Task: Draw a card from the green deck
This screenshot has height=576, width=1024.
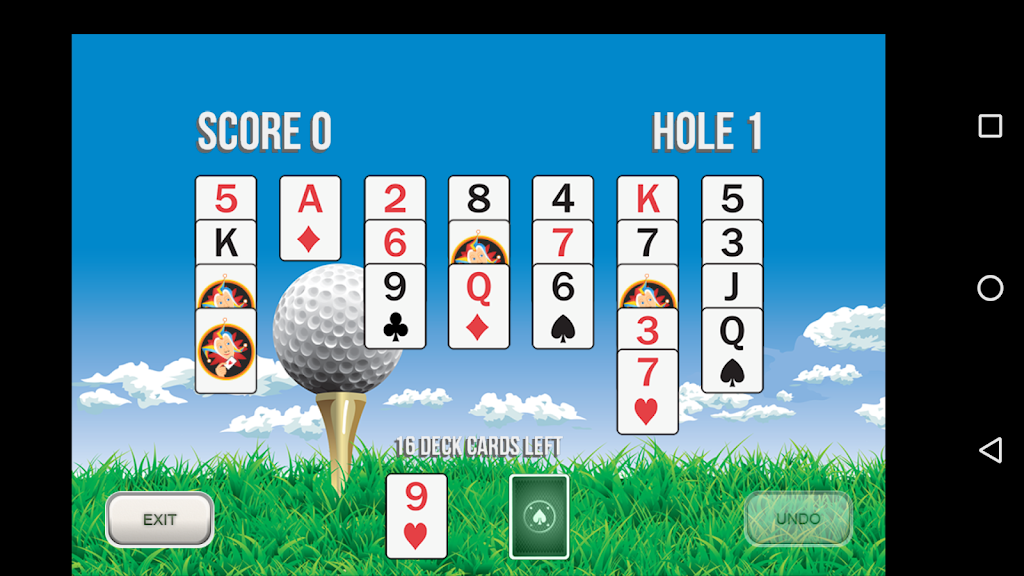Action: pos(539,516)
